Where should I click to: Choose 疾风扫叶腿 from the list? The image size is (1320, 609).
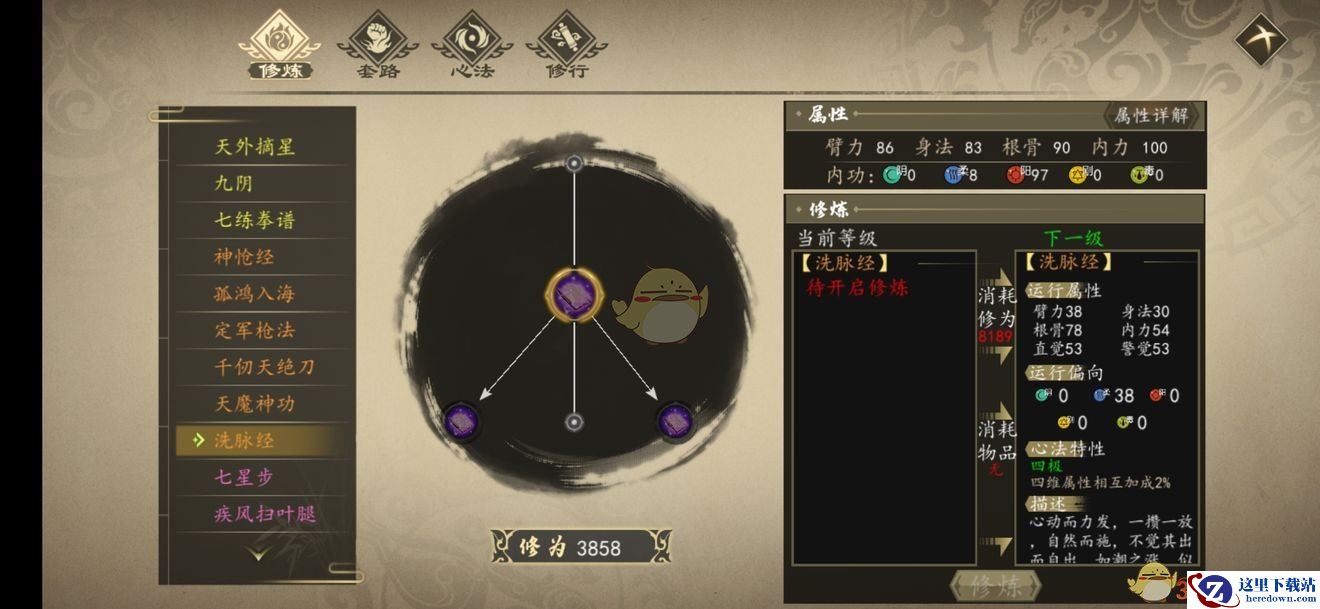[x=265, y=514]
